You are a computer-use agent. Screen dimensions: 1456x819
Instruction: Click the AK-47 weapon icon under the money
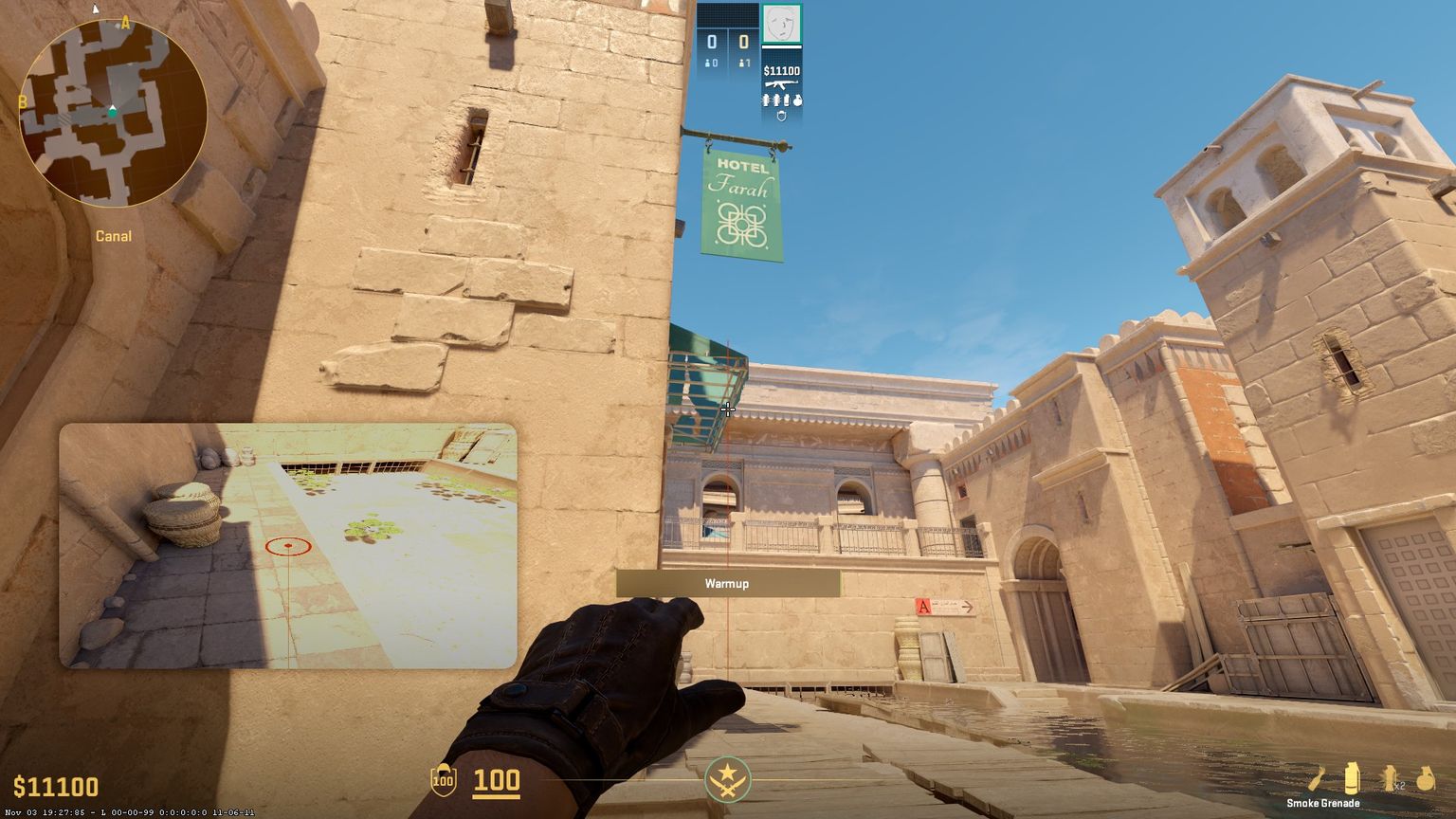tap(781, 84)
